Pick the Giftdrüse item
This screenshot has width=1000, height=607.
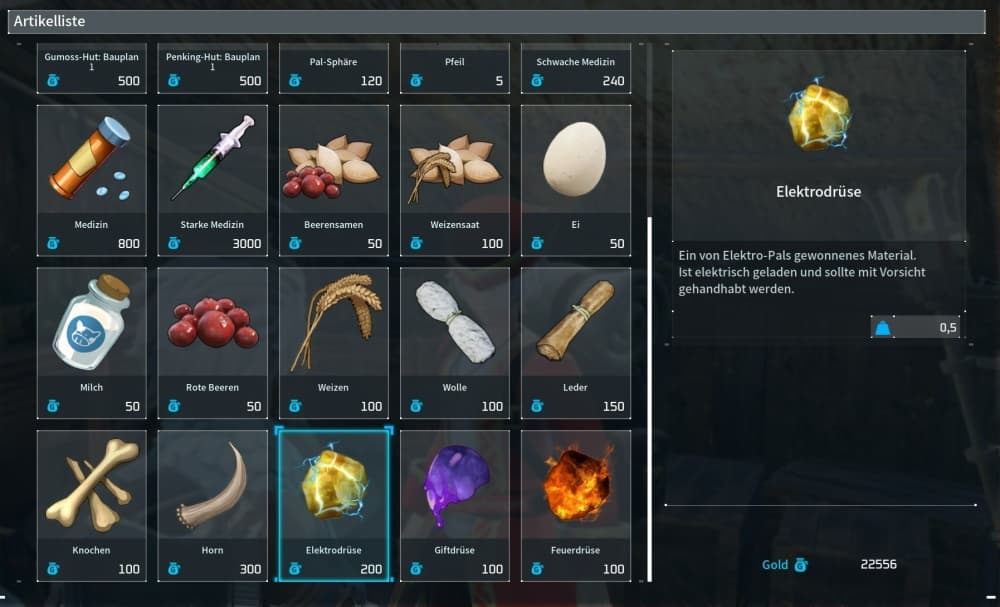coord(455,503)
